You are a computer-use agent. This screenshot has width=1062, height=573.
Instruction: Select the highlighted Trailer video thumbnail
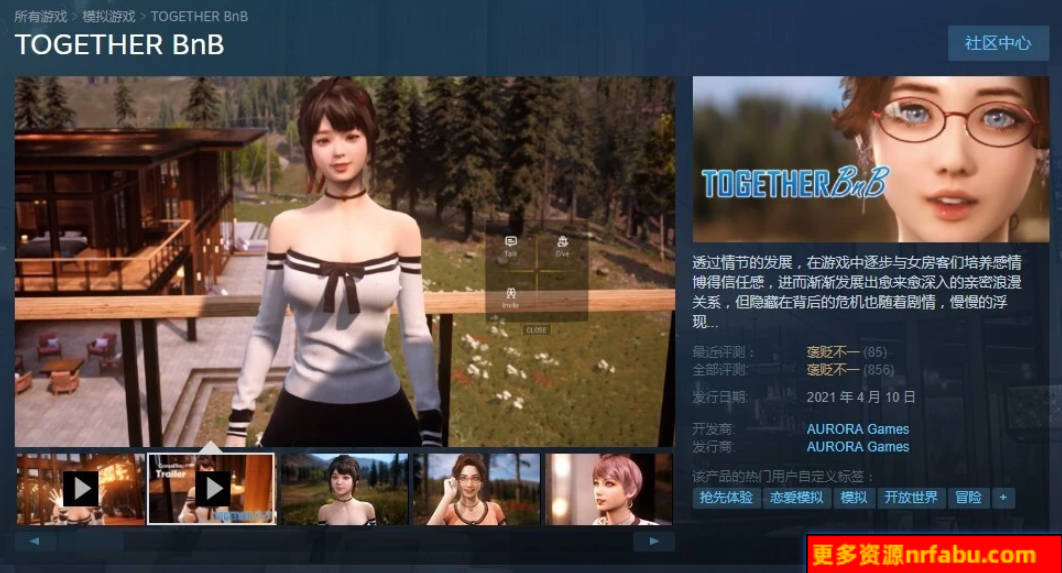(211, 488)
